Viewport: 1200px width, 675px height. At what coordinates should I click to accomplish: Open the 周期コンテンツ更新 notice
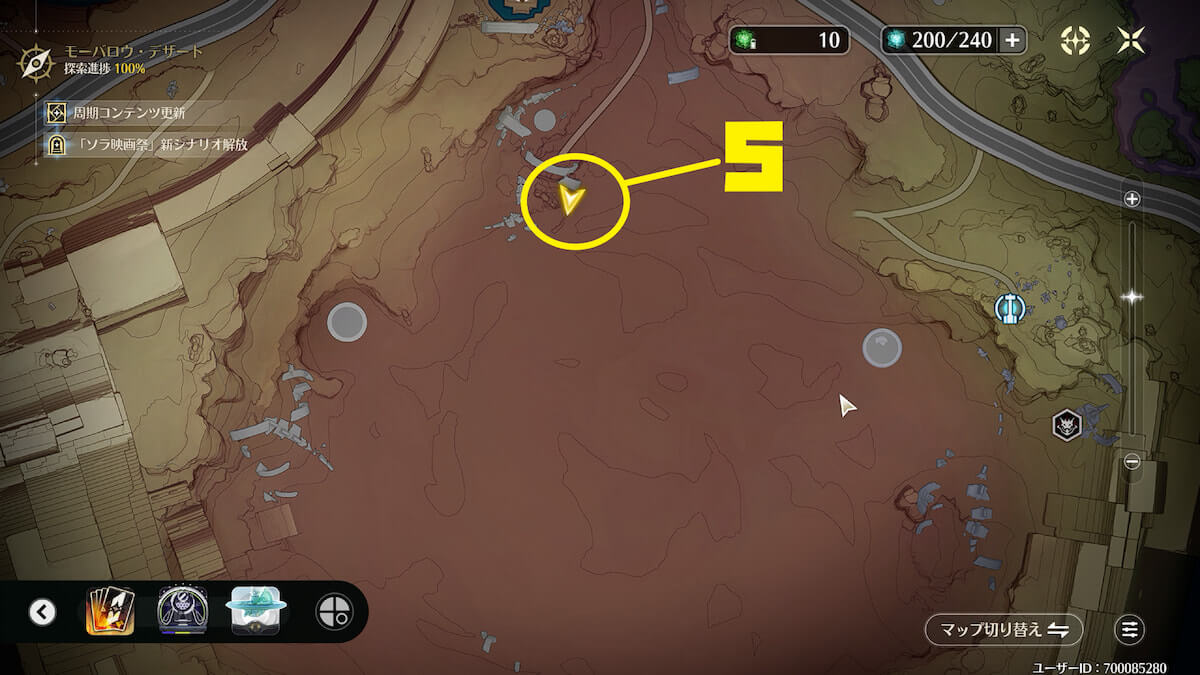(130, 113)
